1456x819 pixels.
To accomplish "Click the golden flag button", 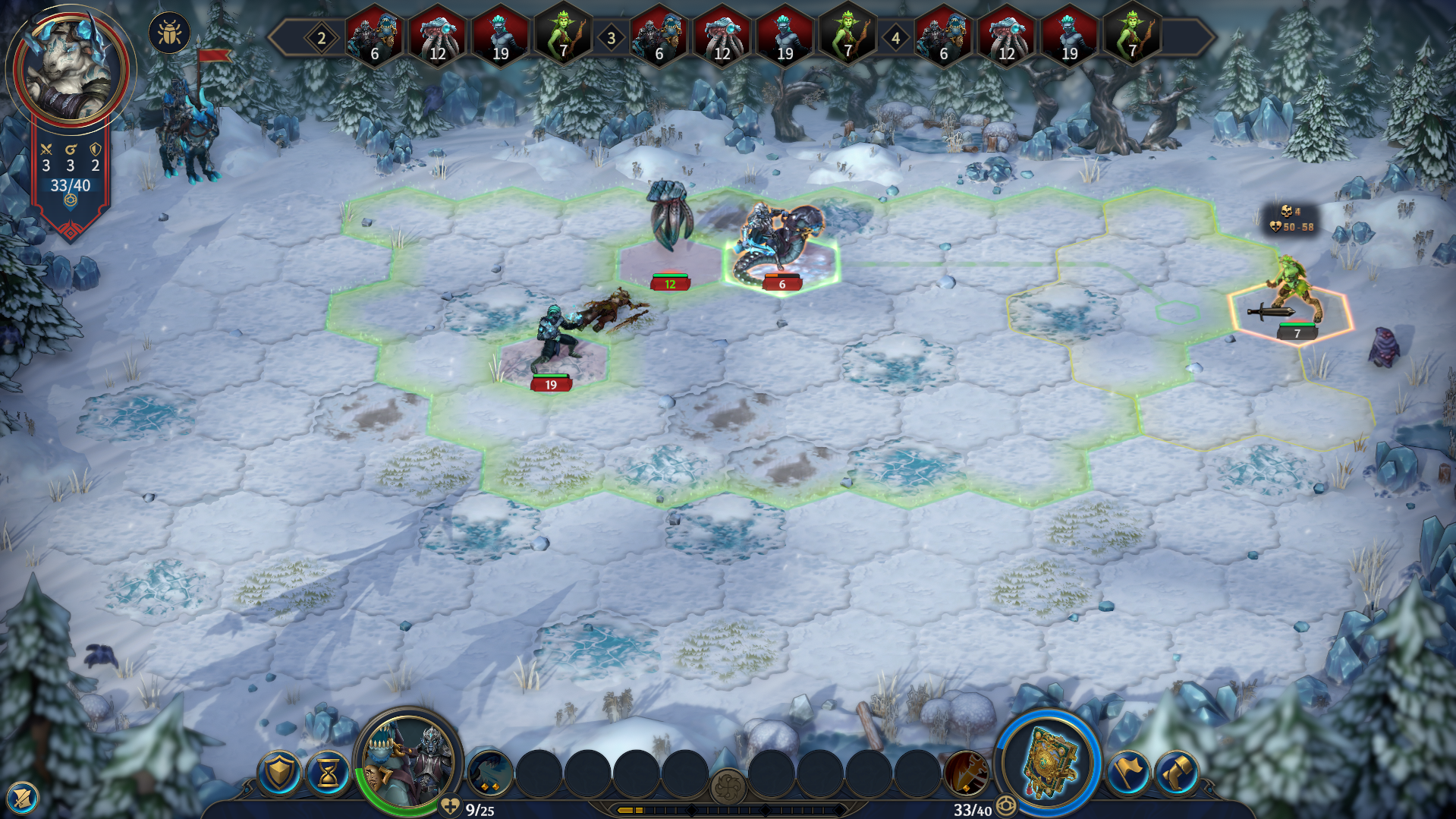I will 1128,773.
